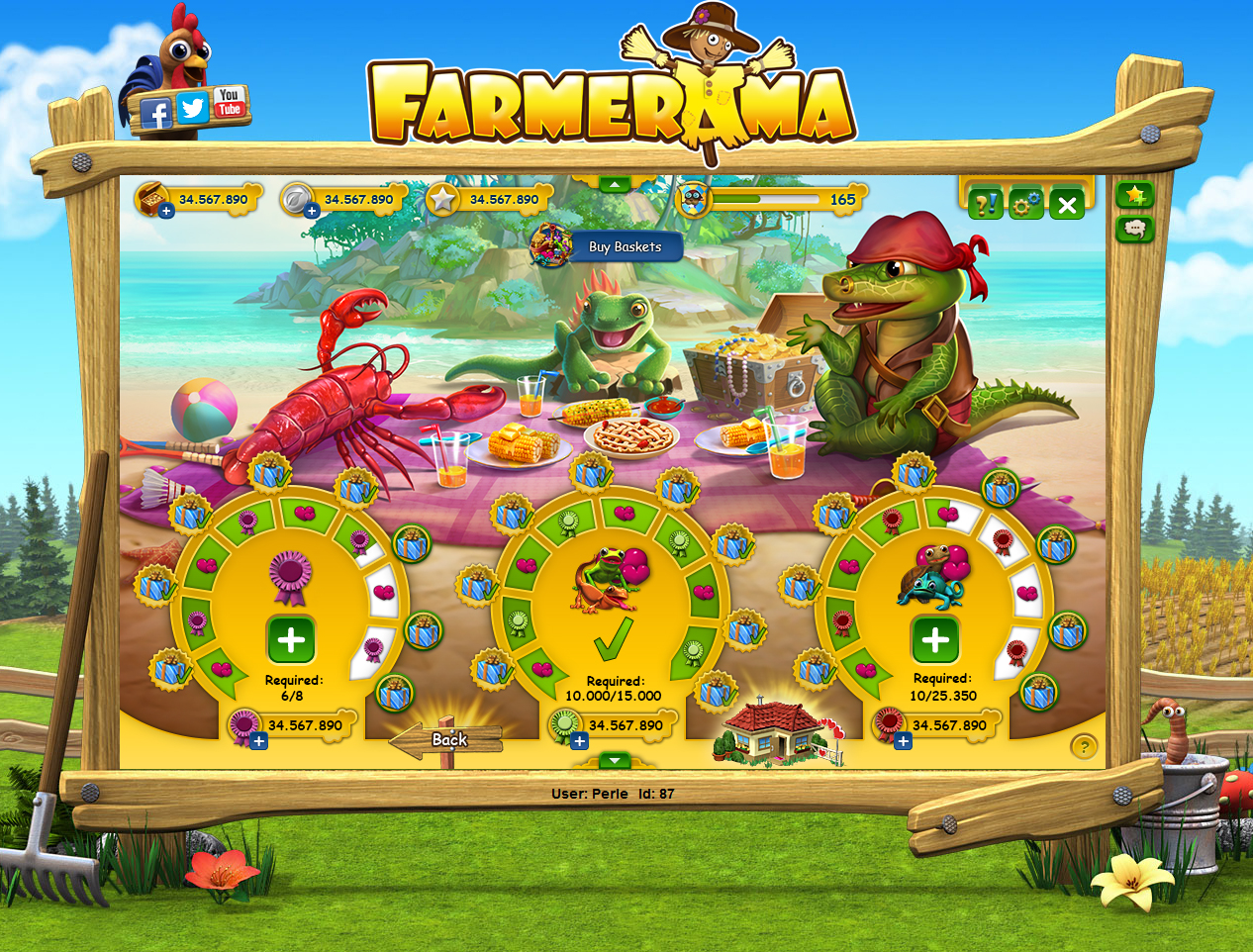Click the Buy Baskets button
The width and height of the screenshot is (1253, 952).
click(x=624, y=246)
